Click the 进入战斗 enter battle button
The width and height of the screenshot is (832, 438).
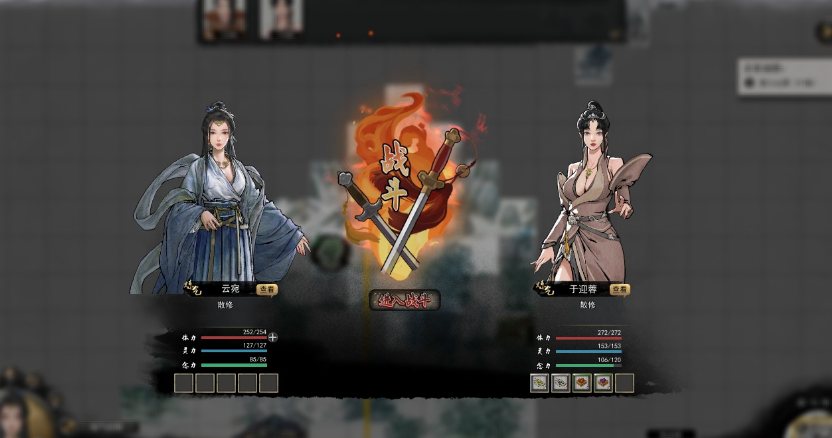[x=405, y=299]
